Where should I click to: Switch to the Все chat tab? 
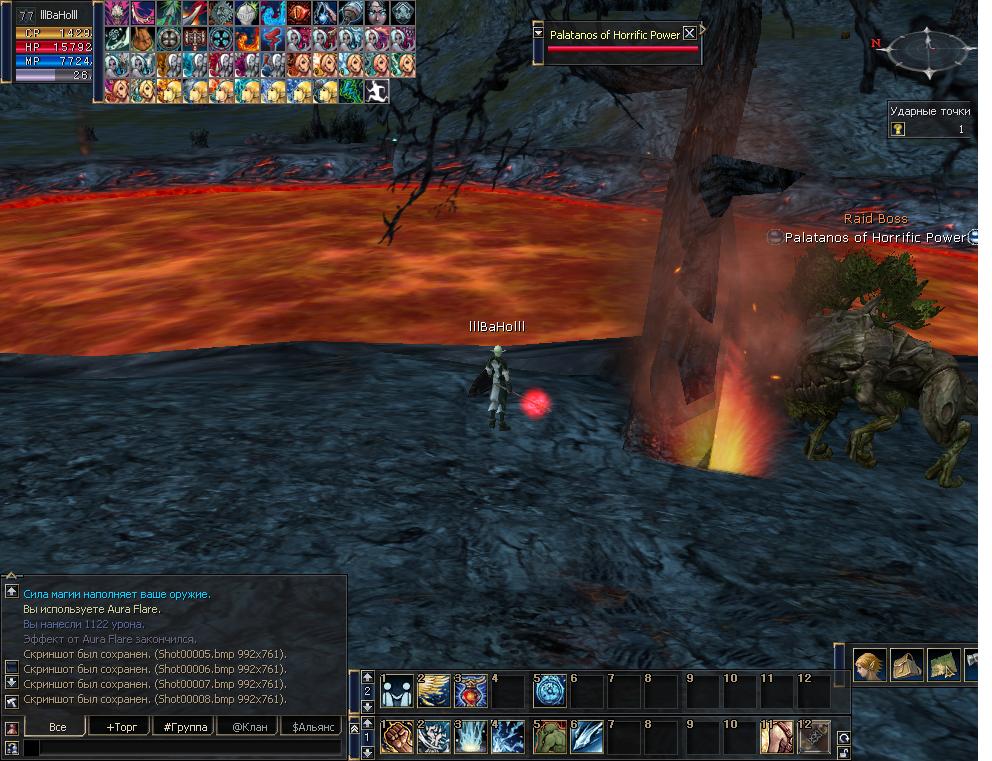point(56,727)
